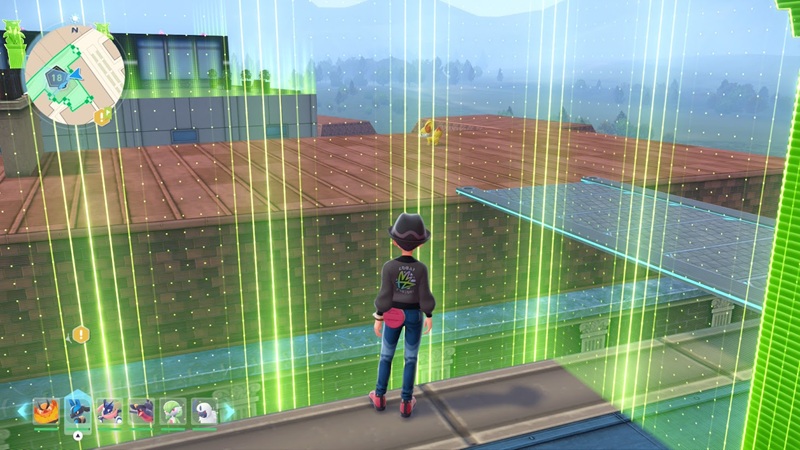Click the left arrow of the party bar
The width and height of the screenshot is (800, 450).
point(23,411)
